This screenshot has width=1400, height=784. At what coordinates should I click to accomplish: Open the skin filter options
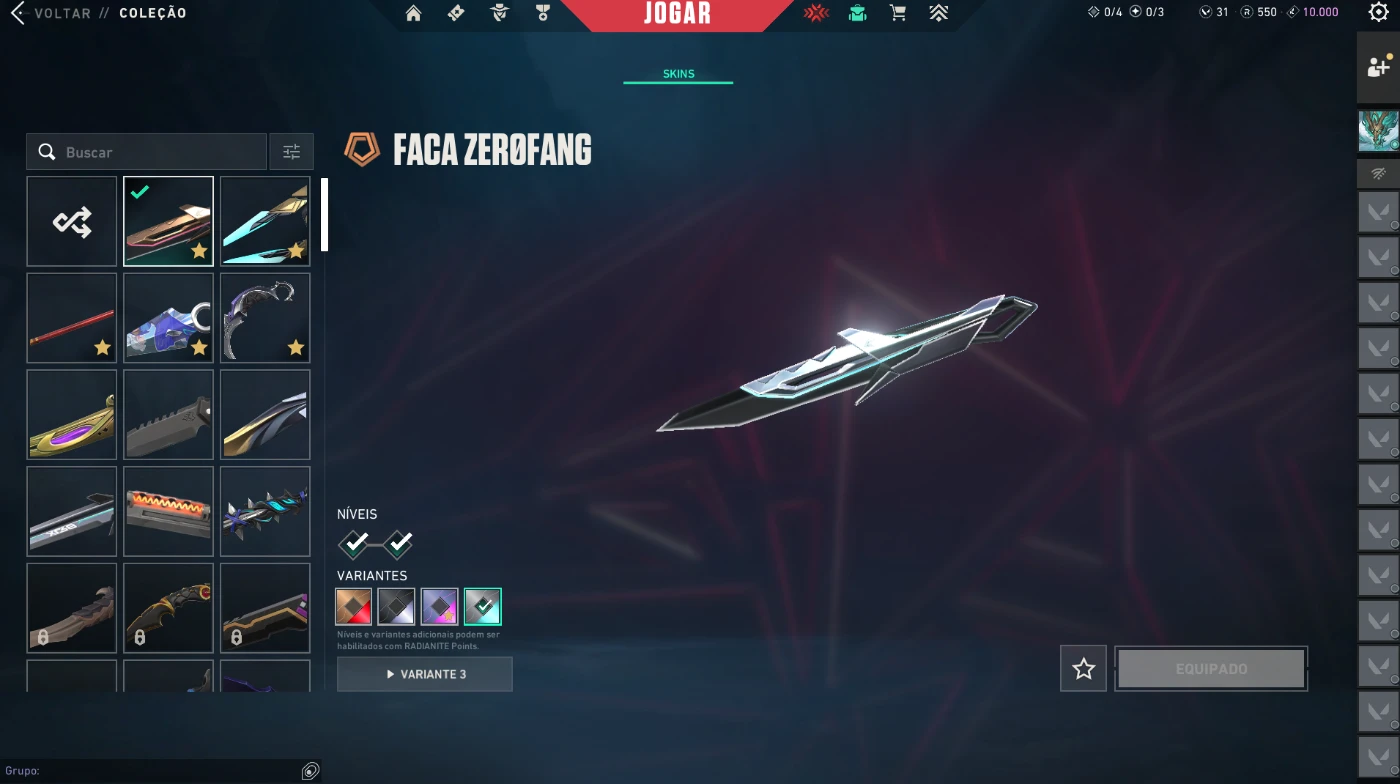pos(291,152)
